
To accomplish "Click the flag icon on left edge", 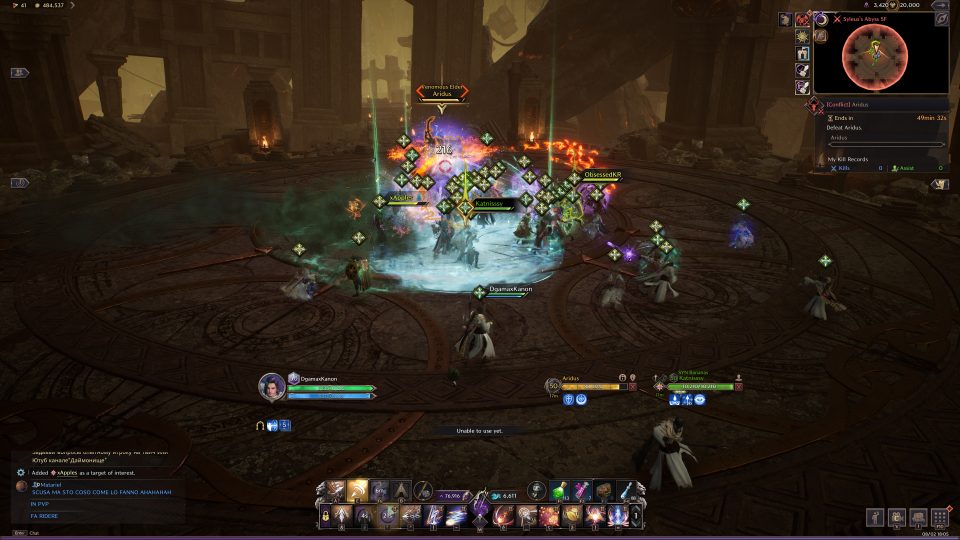I will (20, 73).
